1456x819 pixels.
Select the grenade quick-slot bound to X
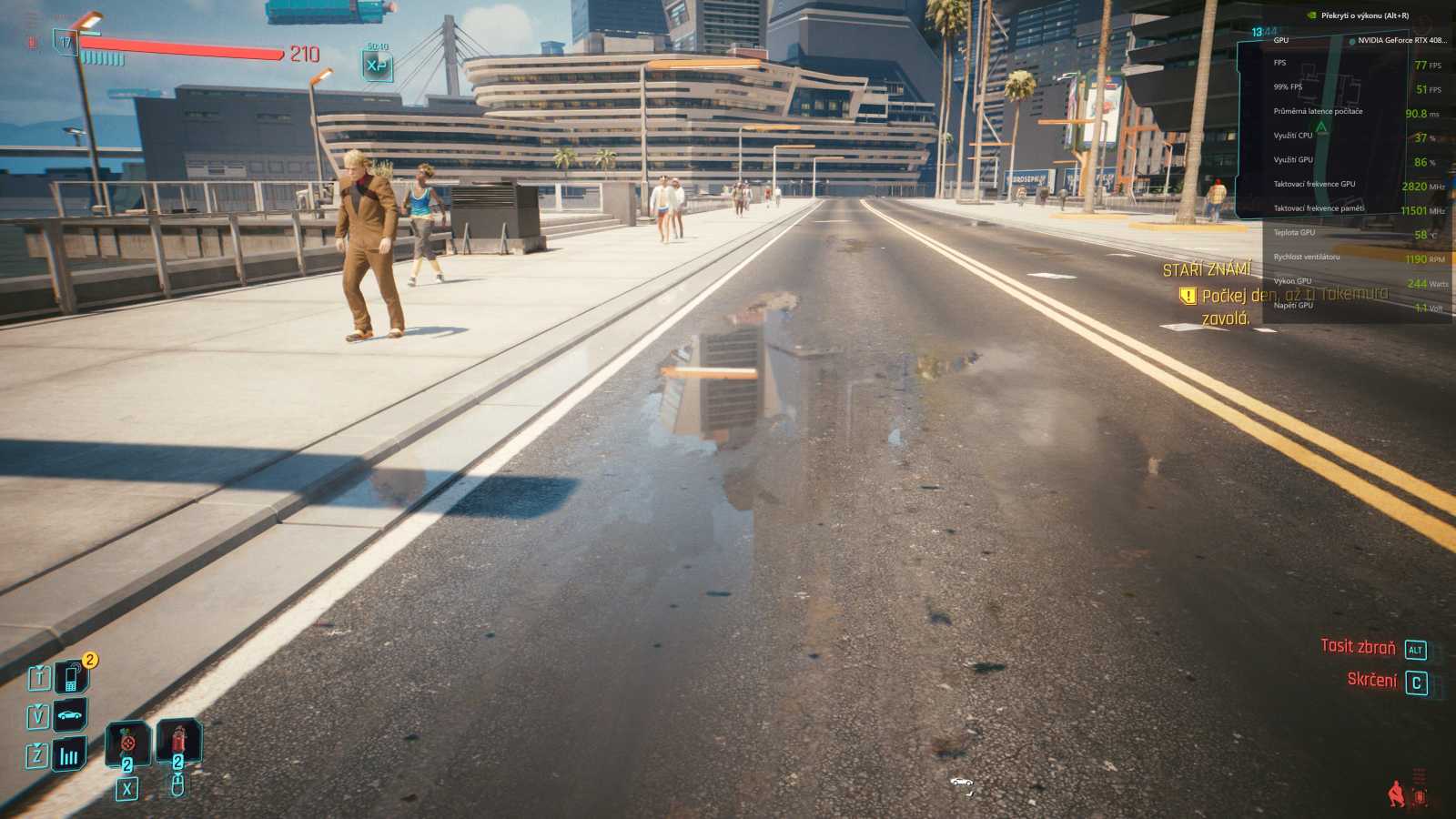(x=127, y=742)
